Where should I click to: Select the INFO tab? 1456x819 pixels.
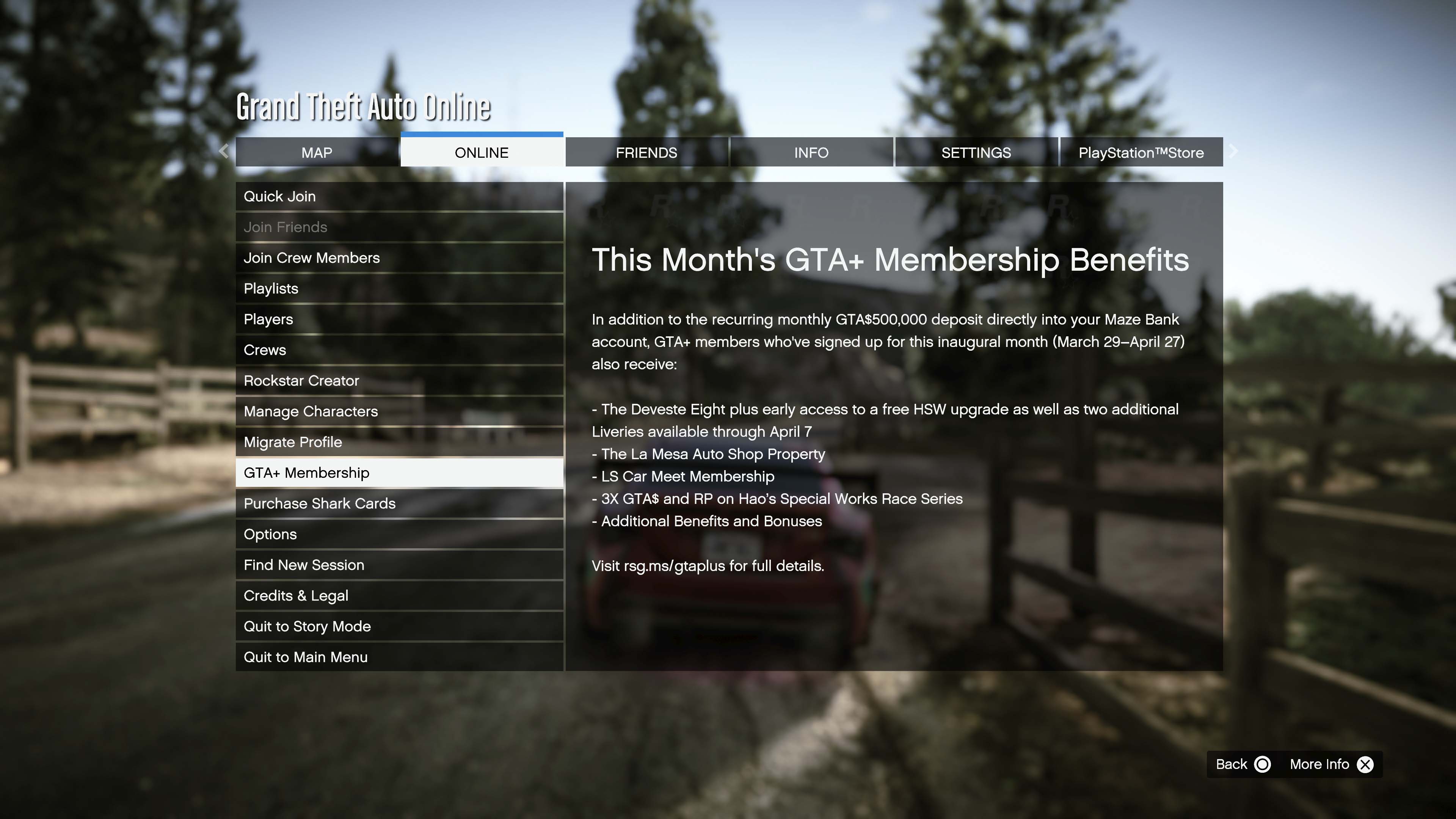[x=811, y=152]
